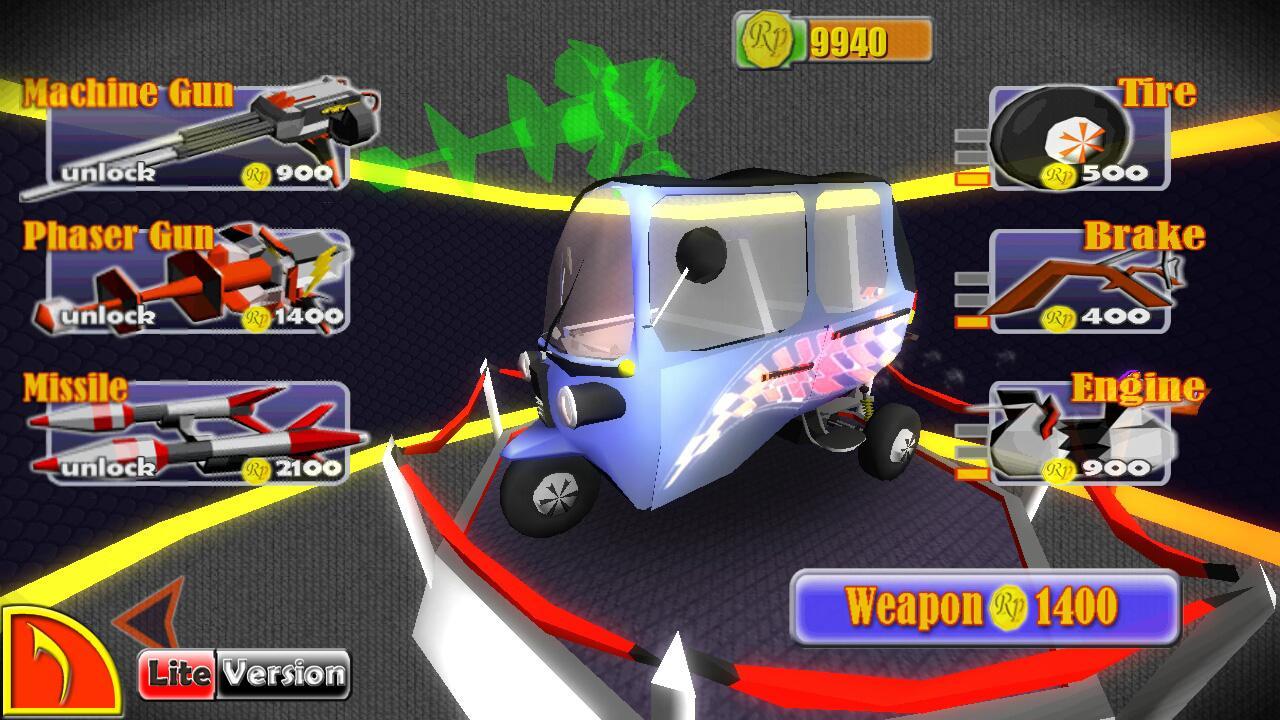Buy the Tire upgrade for 500
Image resolution: width=1280 pixels, height=720 pixels.
[1078, 139]
